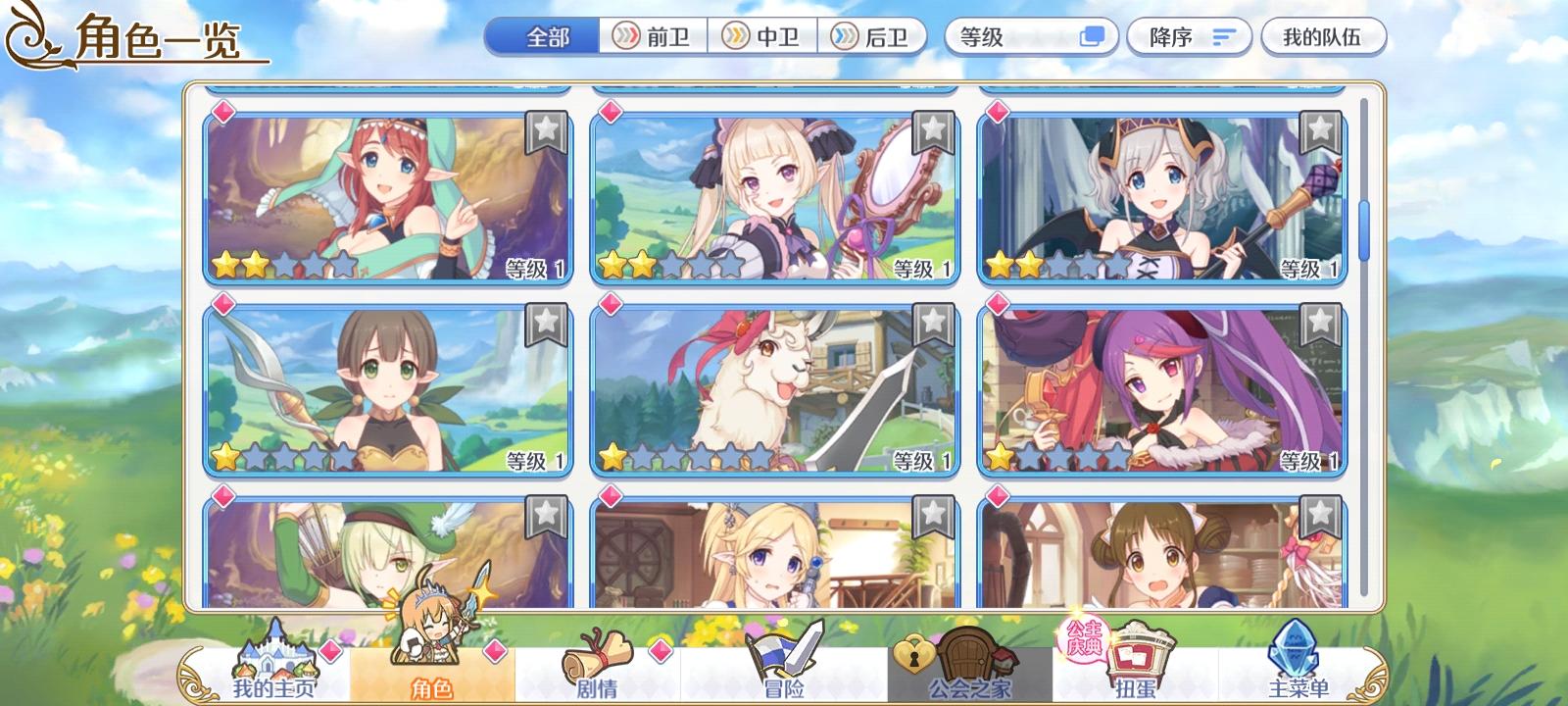Switch sort order using the 降序 control
Screen dimensions: 1568x706
pos(1188,37)
